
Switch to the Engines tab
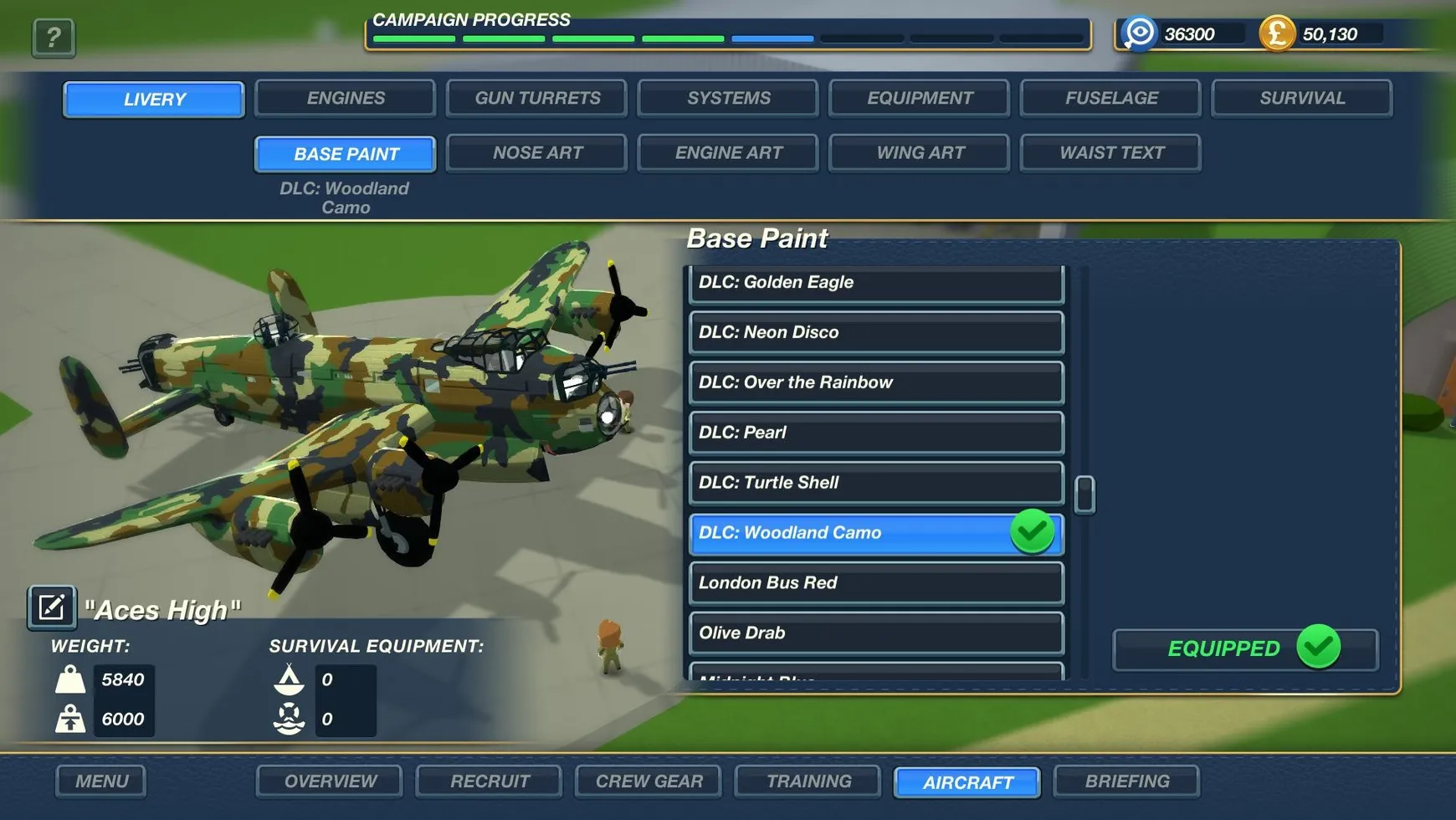coord(344,98)
